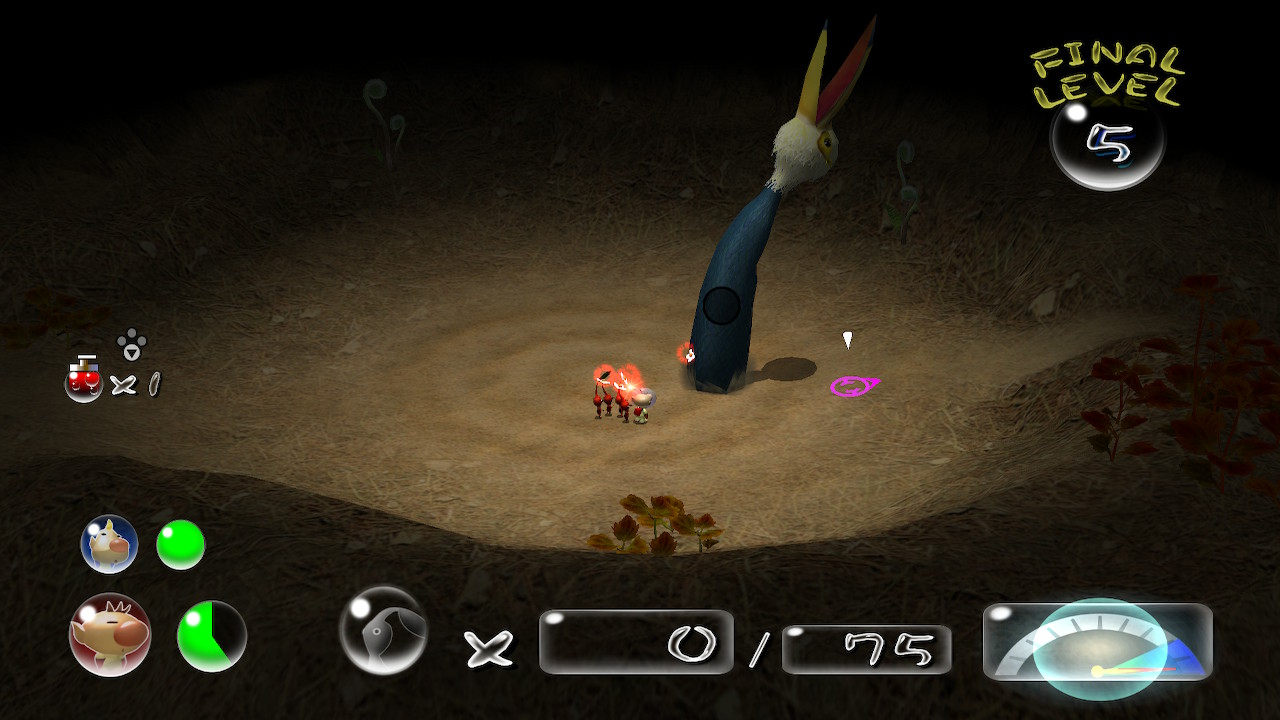The width and height of the screenshot is (1280, 720).
Task: Select Louie's blue captain portrait
Action: point(109,544)
